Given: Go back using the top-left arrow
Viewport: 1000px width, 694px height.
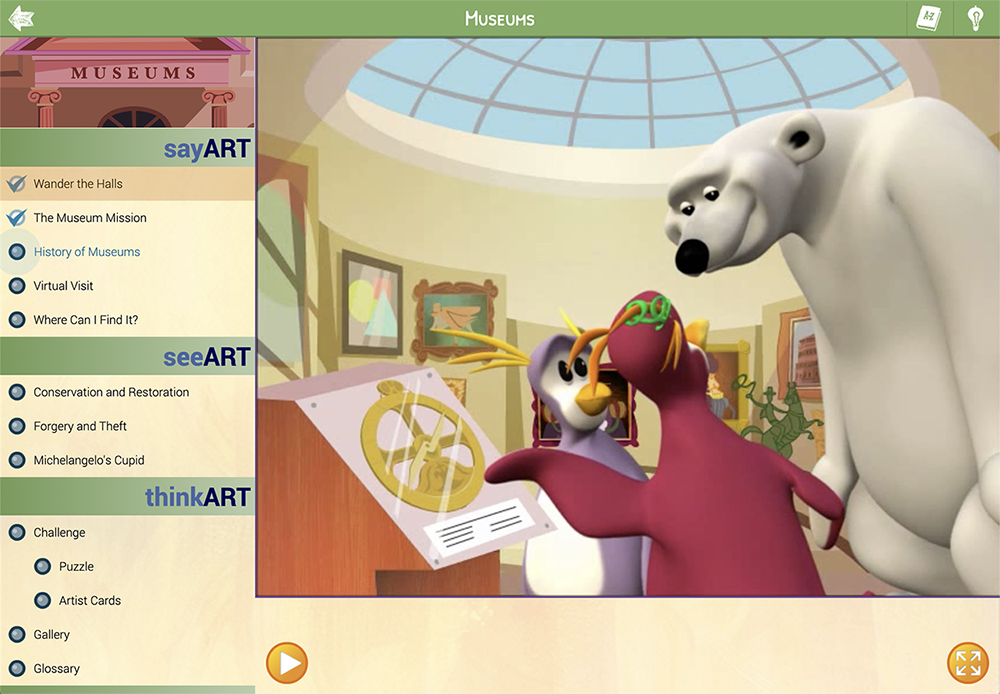Looking at the screenshot, I should 20,18.
